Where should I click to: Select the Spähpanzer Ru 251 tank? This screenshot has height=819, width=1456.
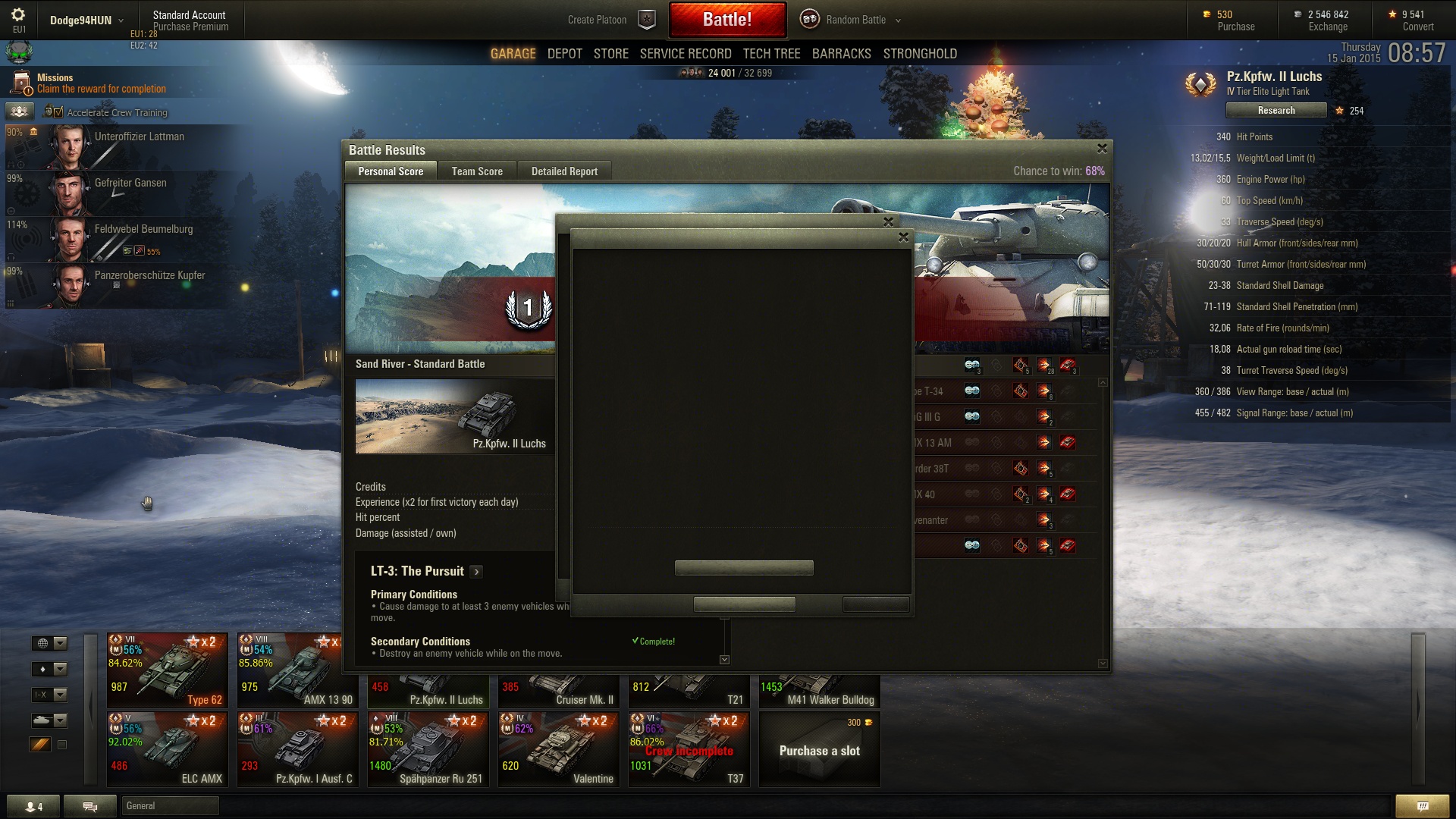point(428,749)
